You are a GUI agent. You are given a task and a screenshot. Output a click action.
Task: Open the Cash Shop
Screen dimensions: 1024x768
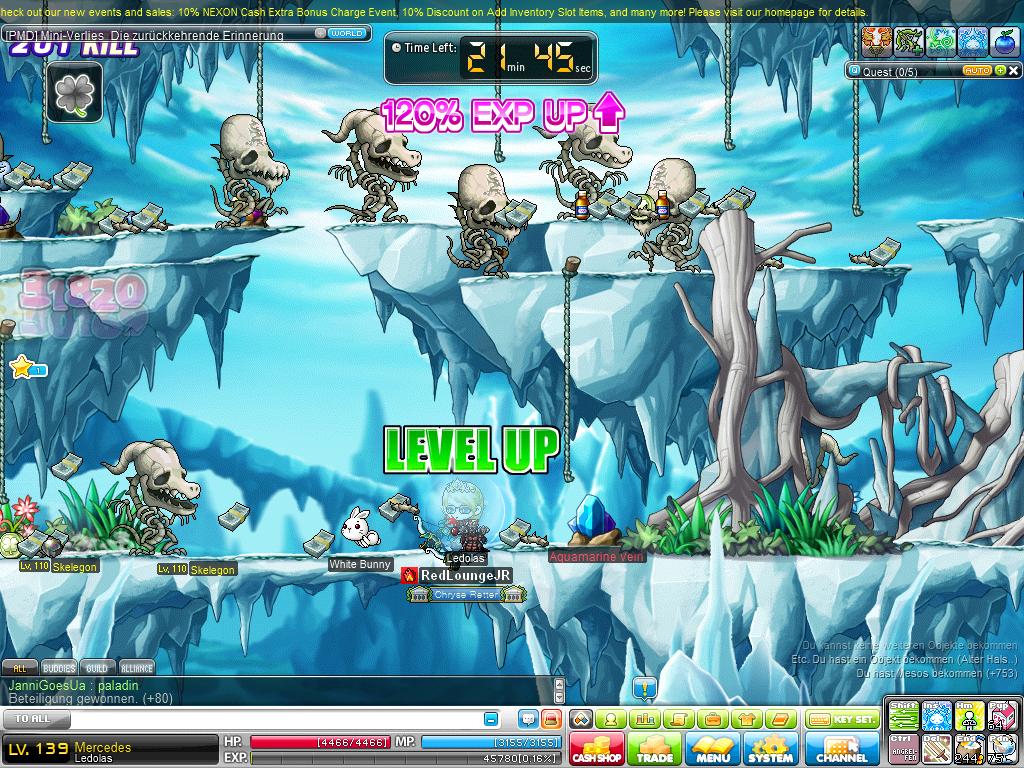coord(597,749)
